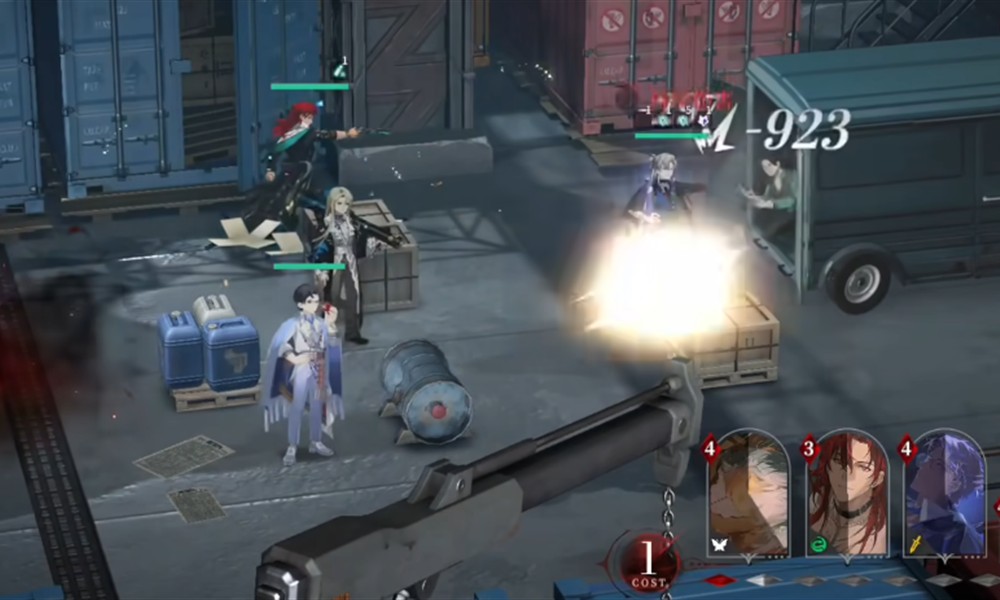
Task: Pick the brown-toned card with butterfly icon
Action: [749, 495]
